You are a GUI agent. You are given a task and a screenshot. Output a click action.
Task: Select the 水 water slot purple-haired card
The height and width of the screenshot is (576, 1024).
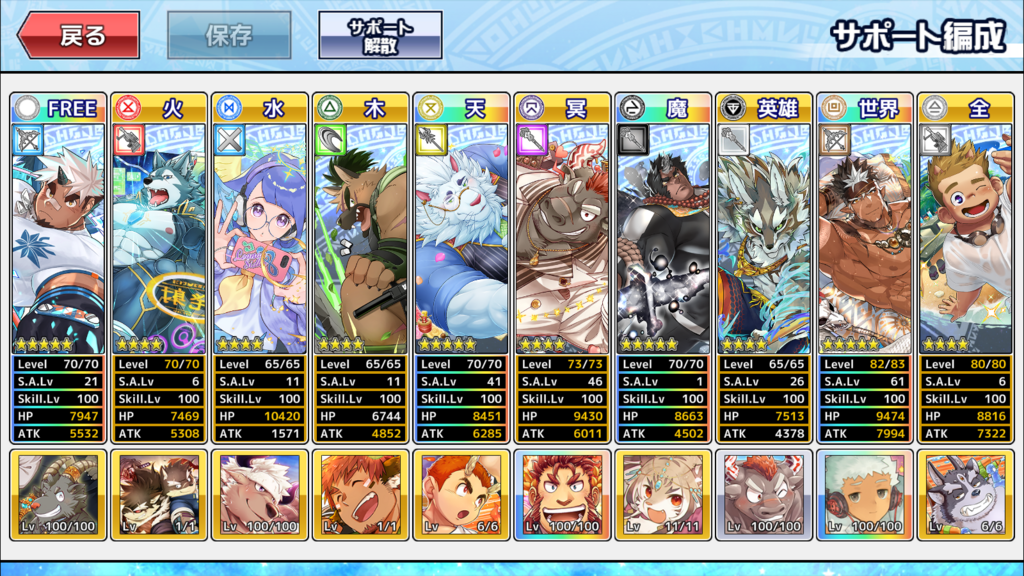click(260, 240)
